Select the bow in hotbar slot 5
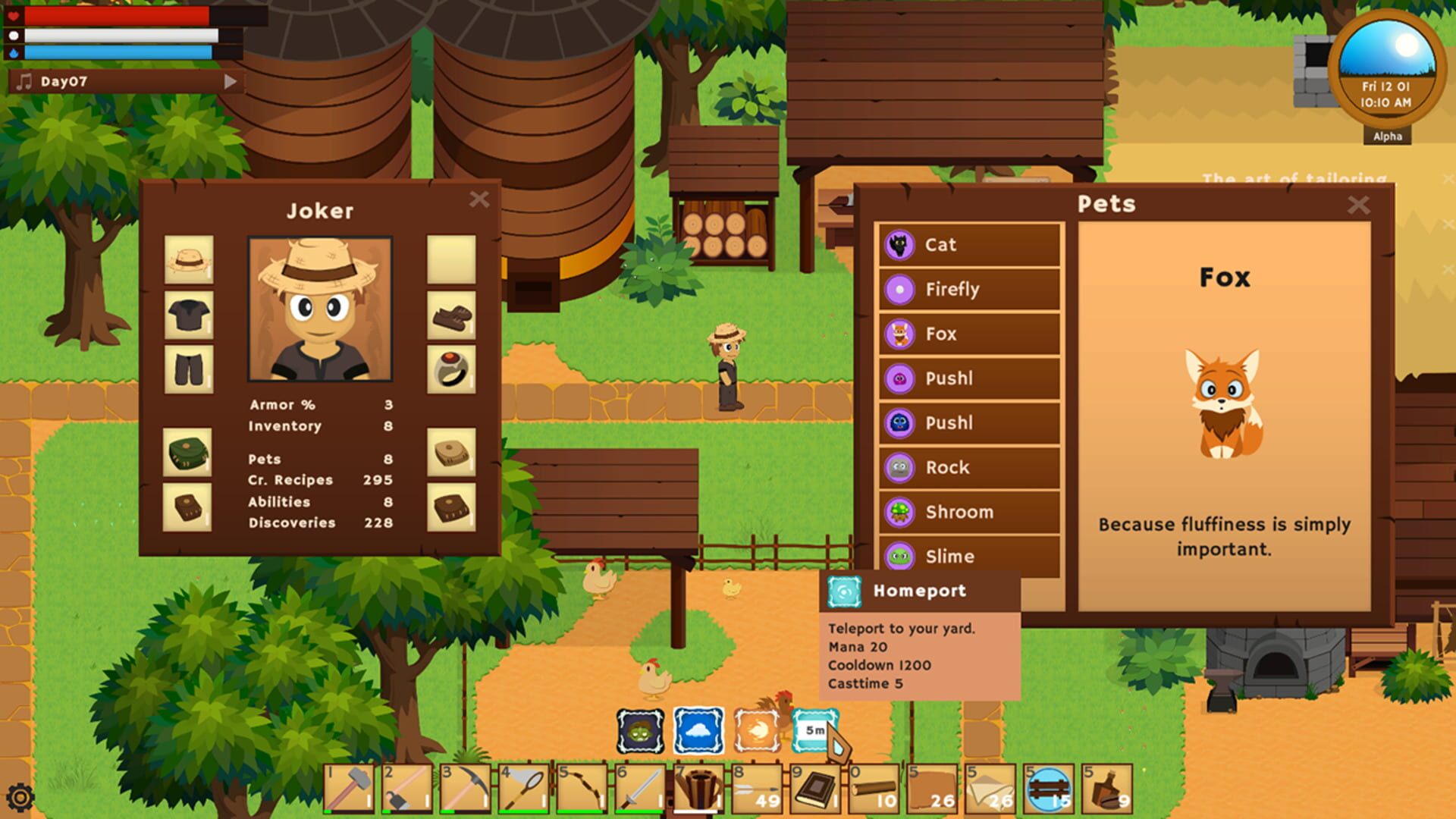1456x819 pixels. pos(580,789)
